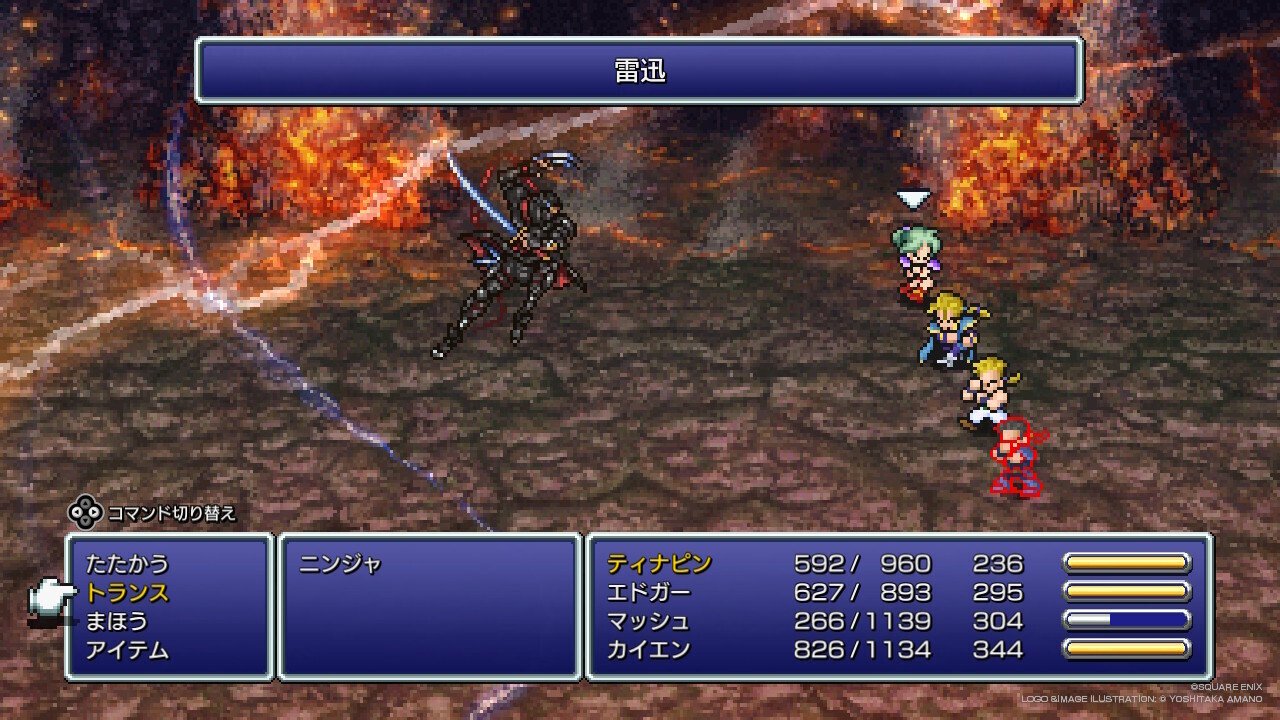Click the 雷迅 attack name banner
1280x720 pixels.
(x=640, y=71)
